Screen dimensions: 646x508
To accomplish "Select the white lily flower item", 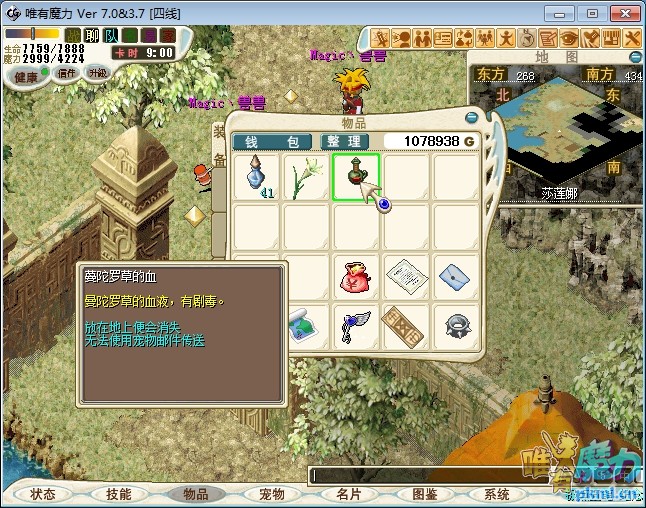I will pyautogui.click(x=305, y=177).
